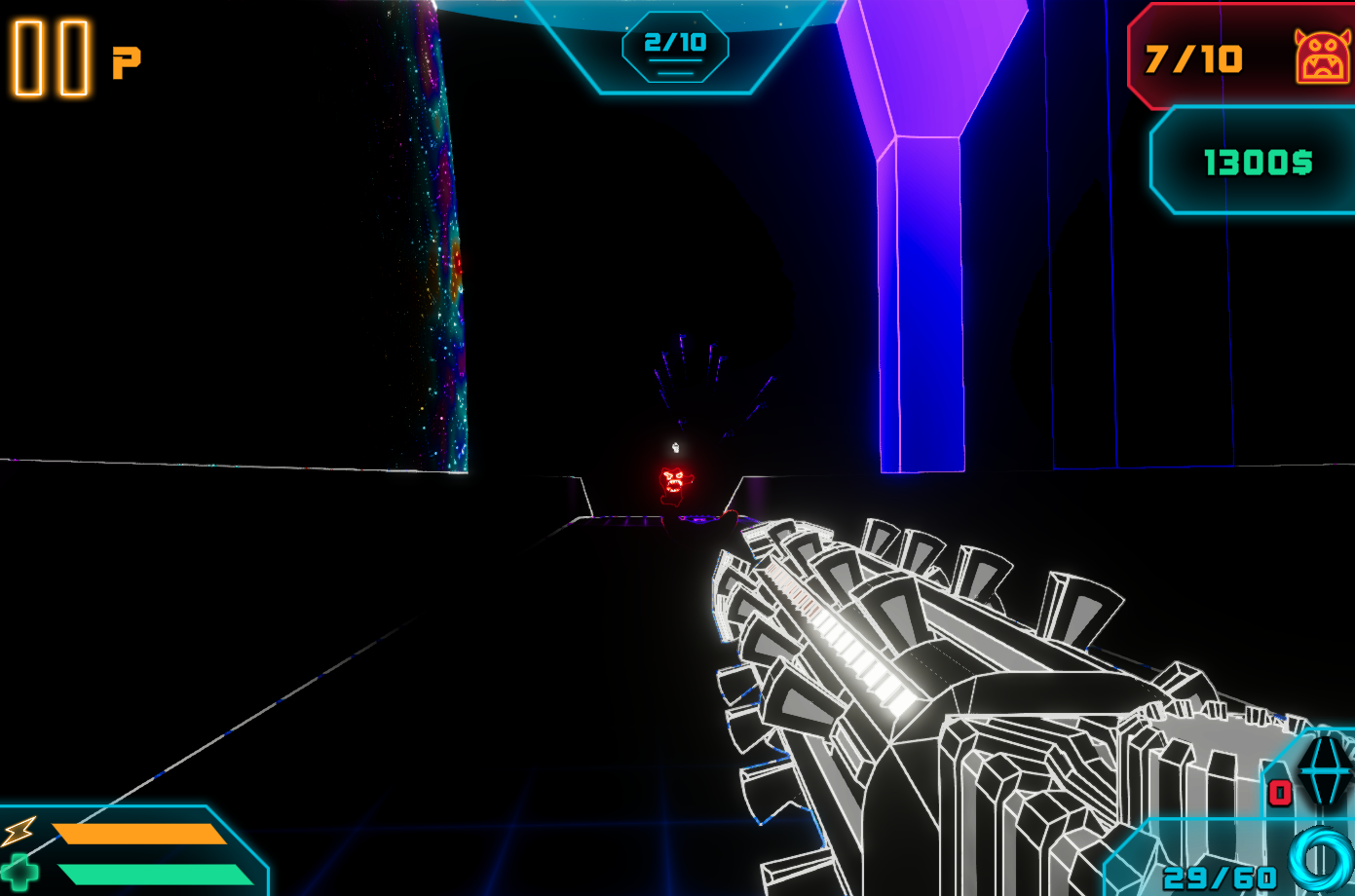Pause the game with the orange pause button
Viewport: 1355px width, 896px height.
point(51,58)
